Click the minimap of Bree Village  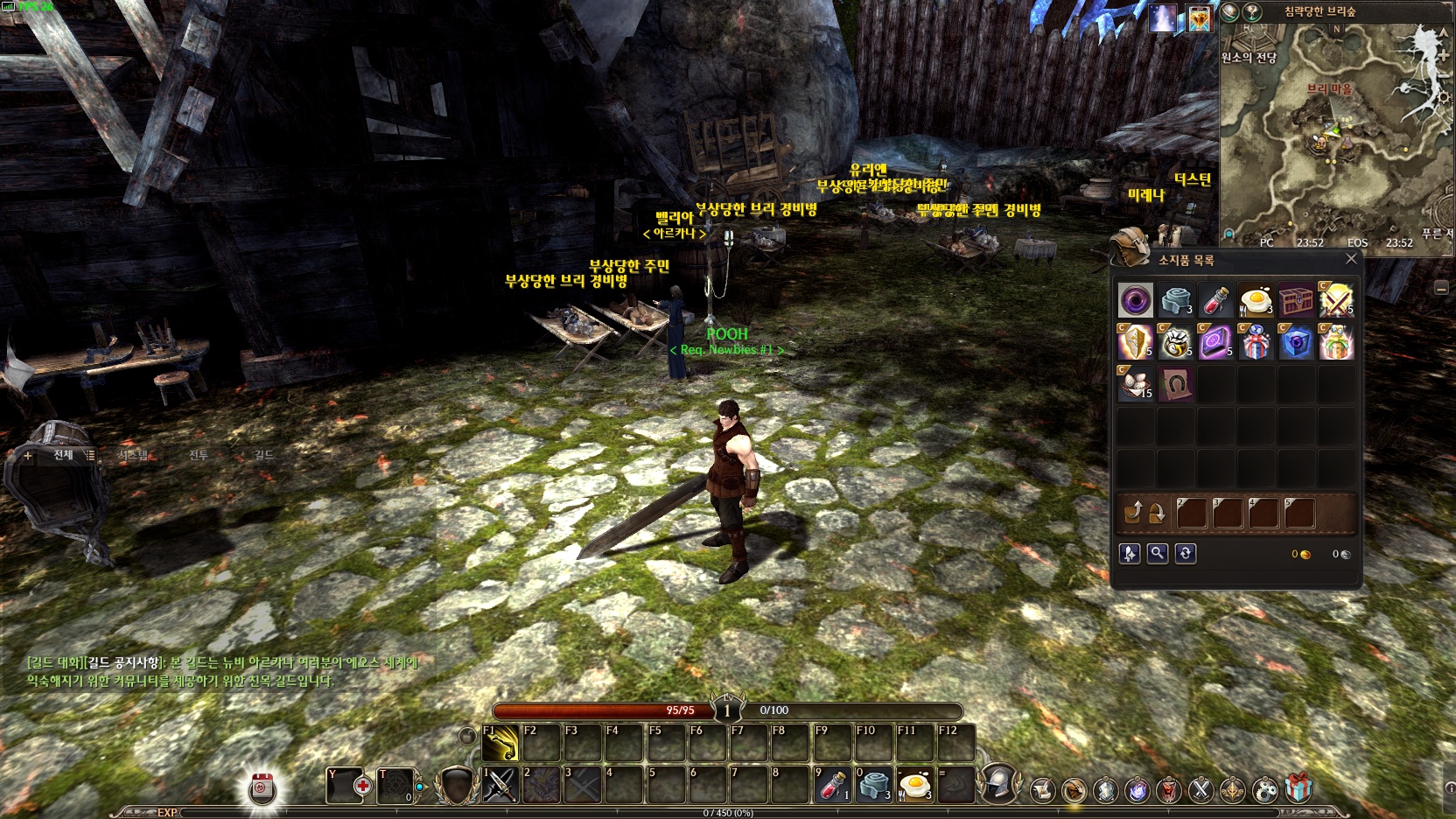tap(1334, 131)
